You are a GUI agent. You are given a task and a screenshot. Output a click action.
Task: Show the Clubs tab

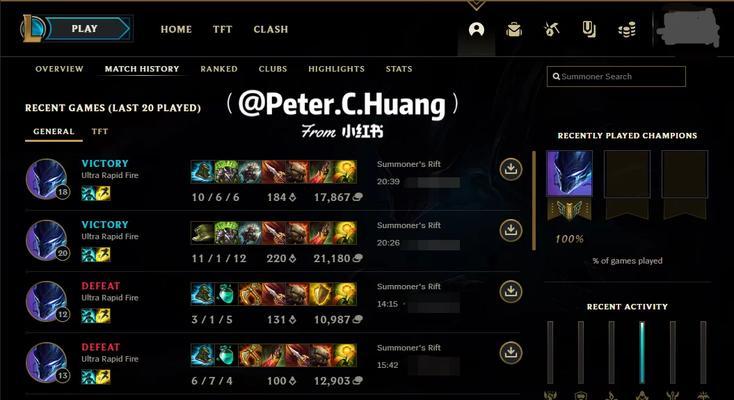click(273, 69)
